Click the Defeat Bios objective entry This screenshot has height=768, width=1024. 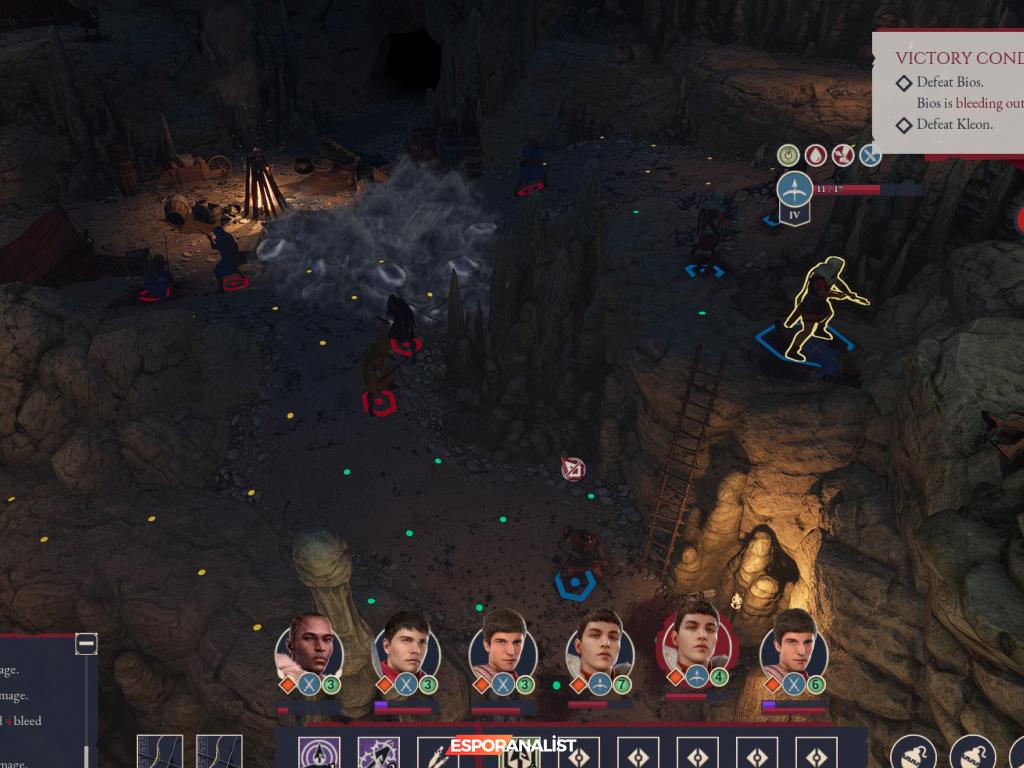click(950, 82)
